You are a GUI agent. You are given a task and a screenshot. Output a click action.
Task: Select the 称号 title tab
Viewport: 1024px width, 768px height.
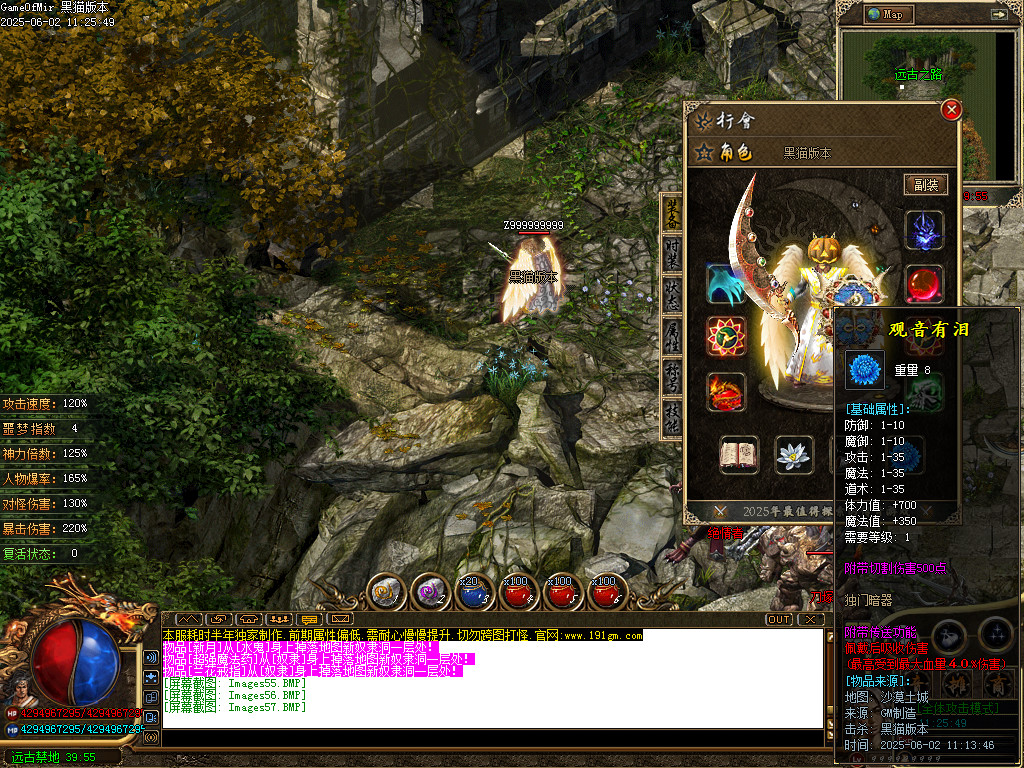(x=673, y=377)
